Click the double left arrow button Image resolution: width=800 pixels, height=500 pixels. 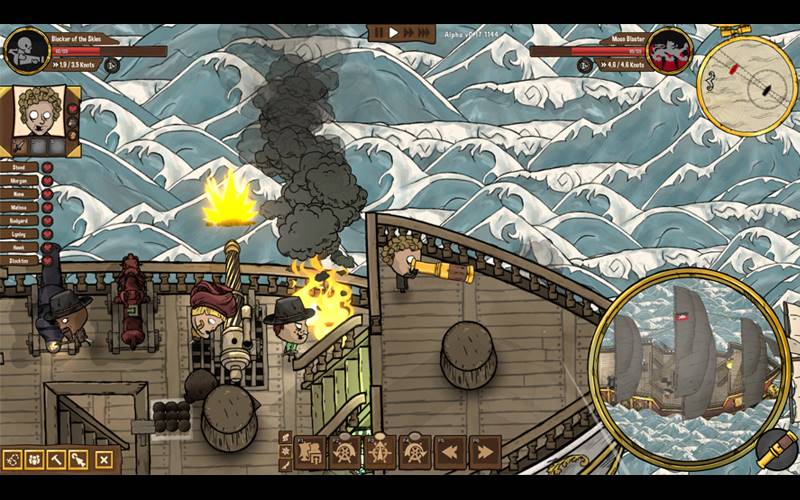(450, 452)
